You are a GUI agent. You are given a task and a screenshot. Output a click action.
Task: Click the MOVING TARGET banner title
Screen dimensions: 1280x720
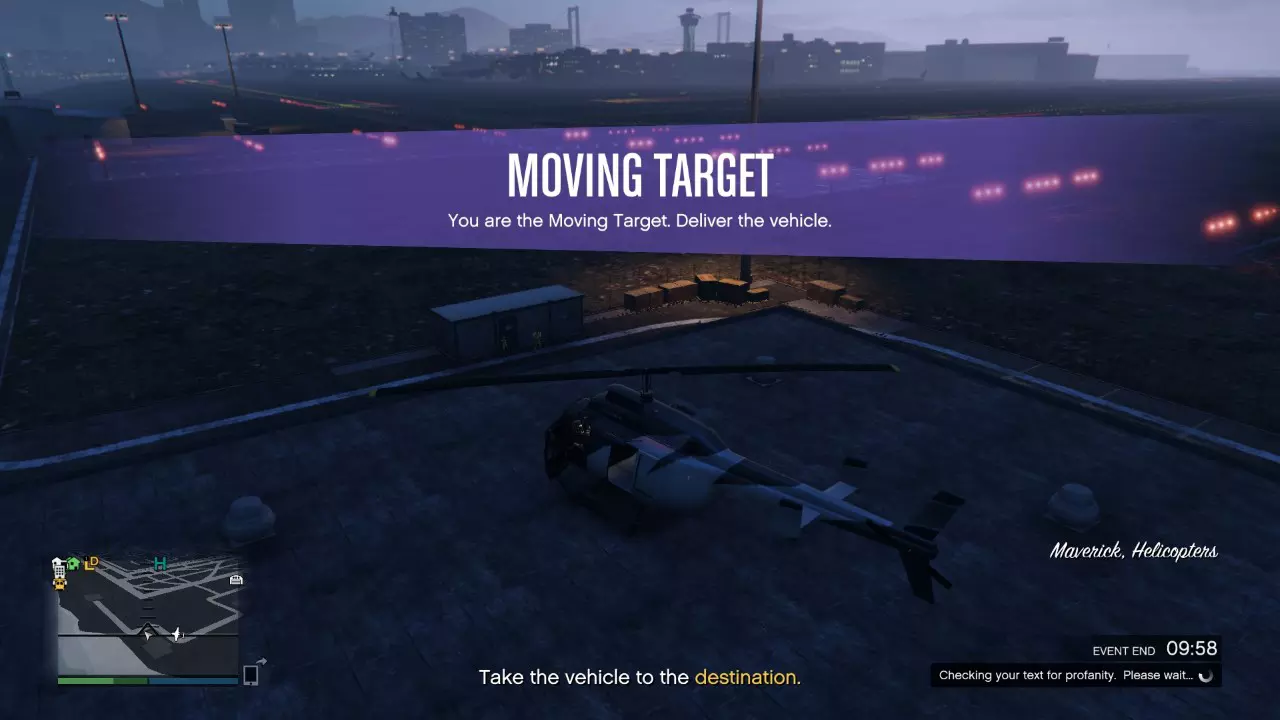639,175
